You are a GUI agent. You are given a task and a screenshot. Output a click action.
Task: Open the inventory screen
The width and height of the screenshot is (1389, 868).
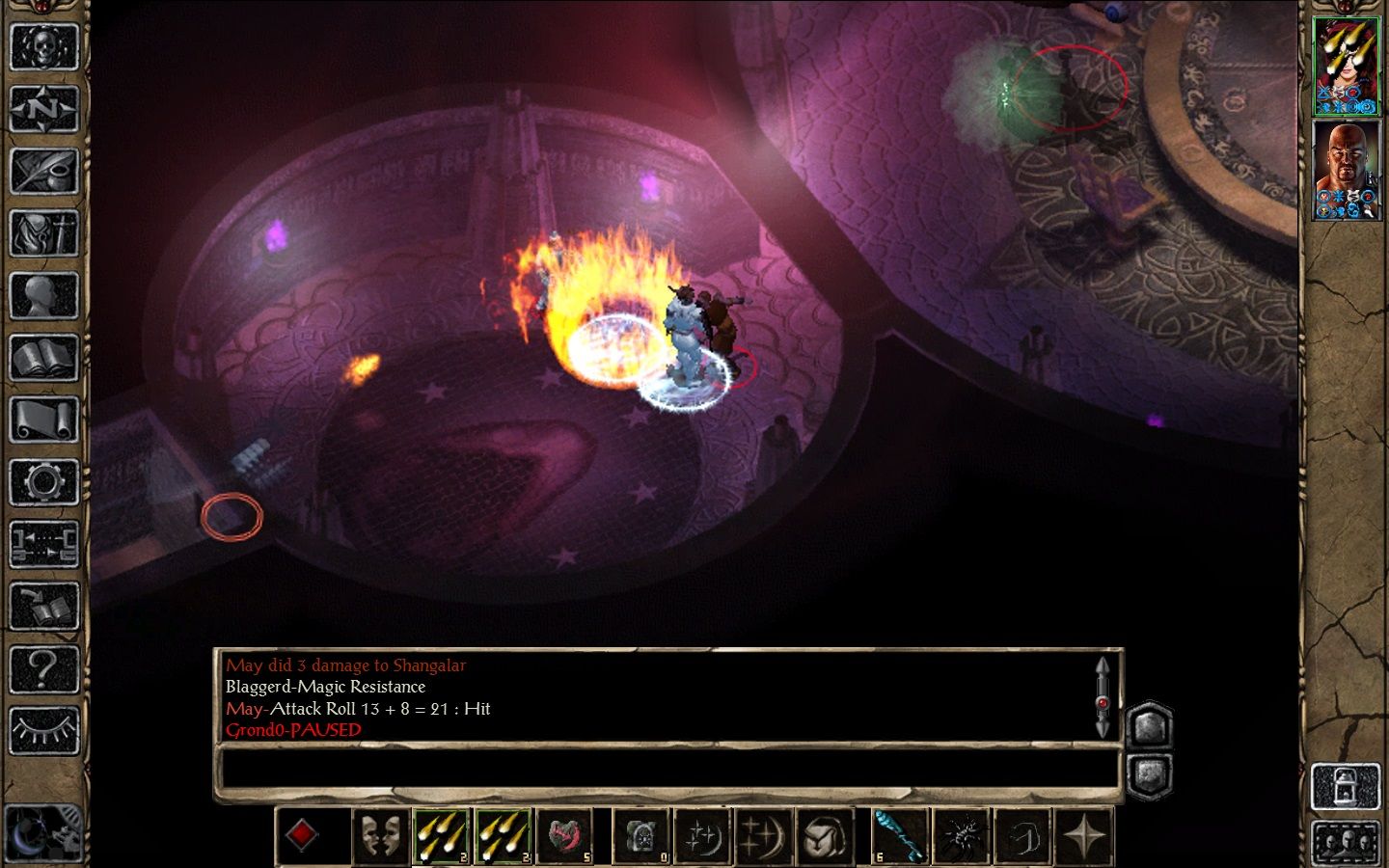pyautogui.click(x=43, y=233)
